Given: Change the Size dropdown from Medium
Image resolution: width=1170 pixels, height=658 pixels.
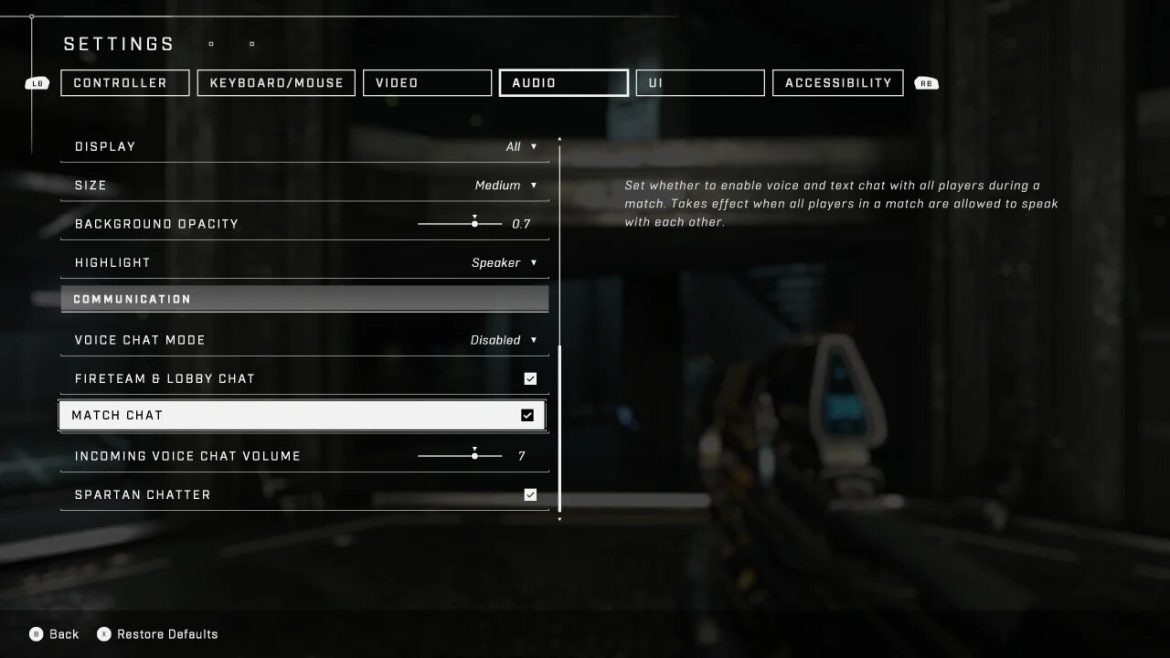Looking at the screenshot, I should pyautogui.click(x=506, y=186).
